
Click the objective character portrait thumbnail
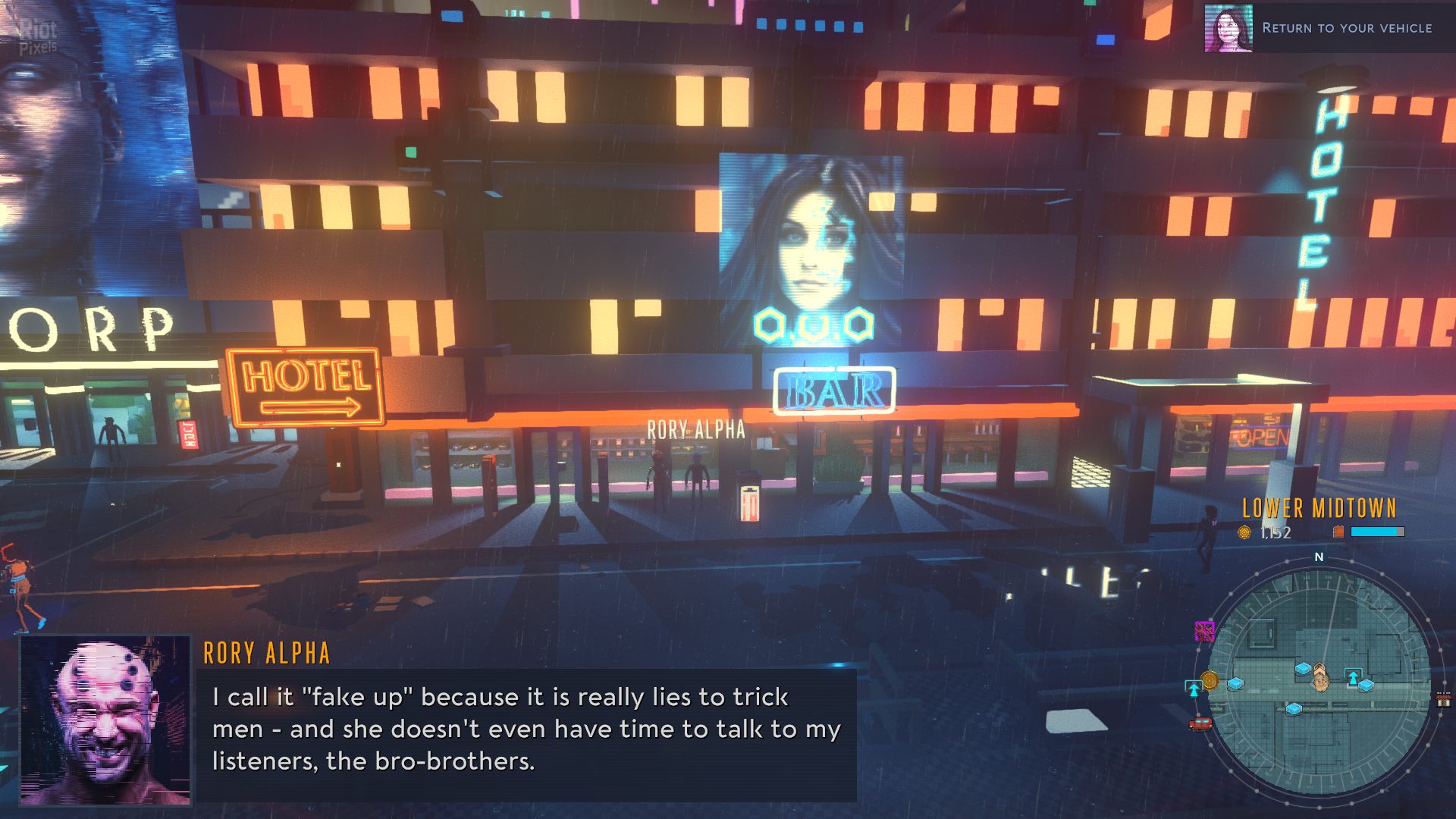click(x=1228, y=29)
